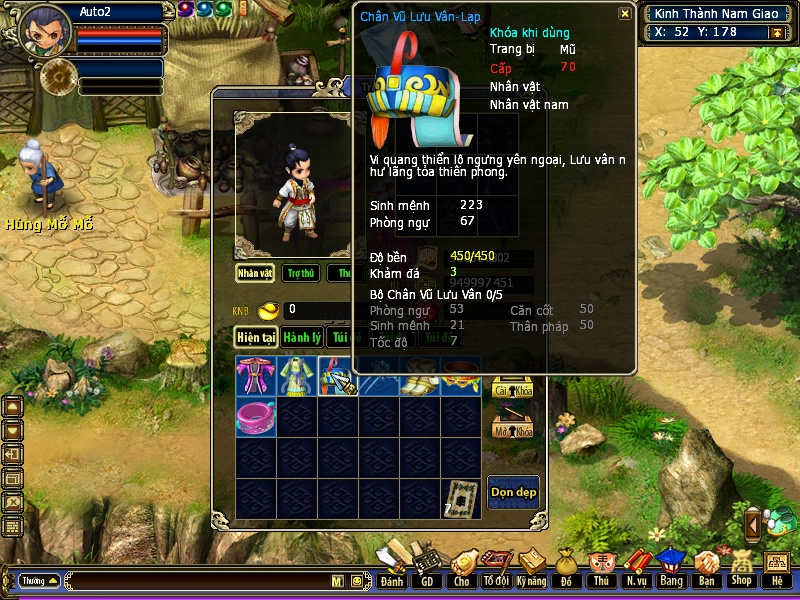Viewport: 800px width, 600px height.
Task: Switch to the Hành lý tab
Action: (301, 338)
